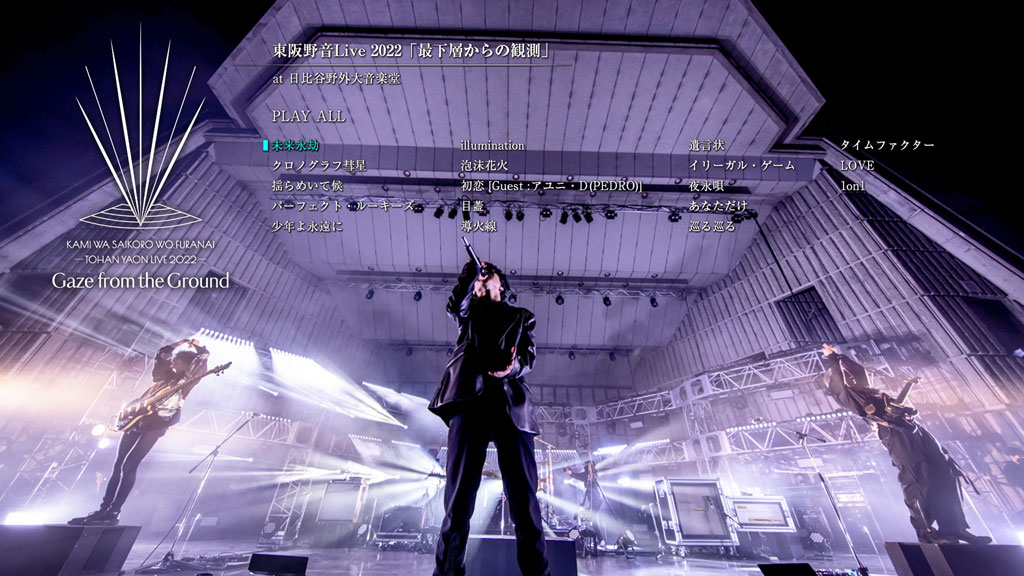Choose the track クロノグラフ彗星
The image size is (1024, 576).
311,165
